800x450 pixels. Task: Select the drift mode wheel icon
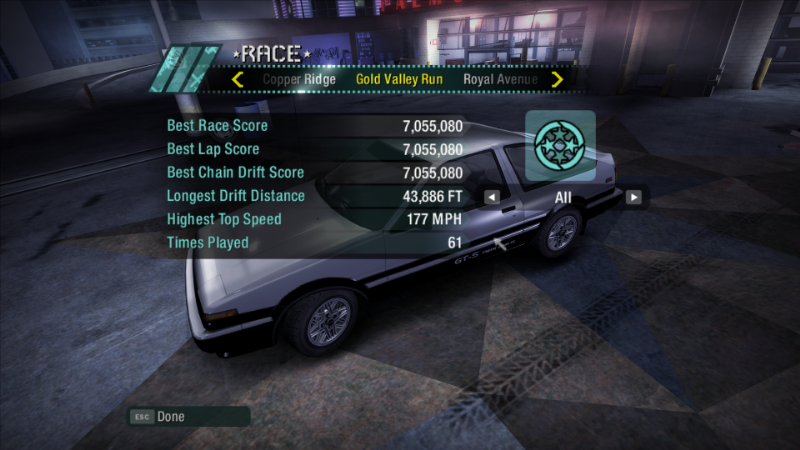point(561,145)
